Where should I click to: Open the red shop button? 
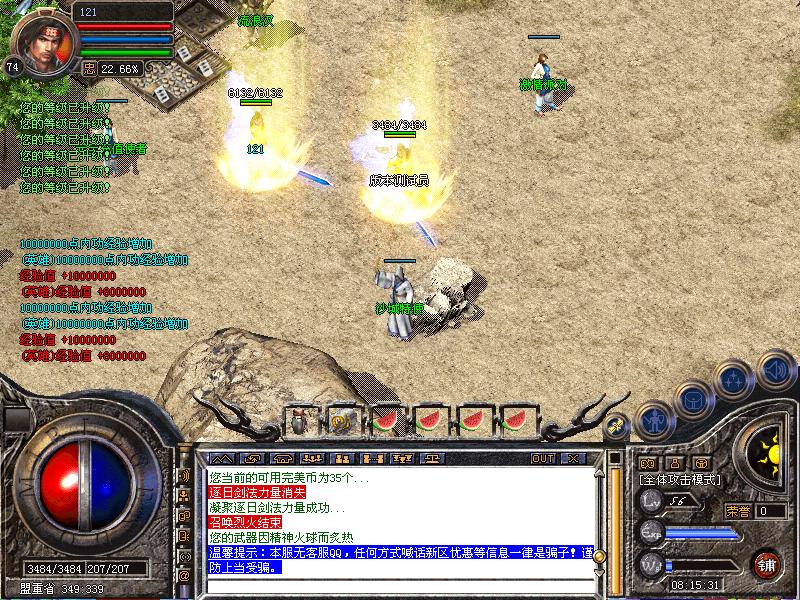[766, 564]
